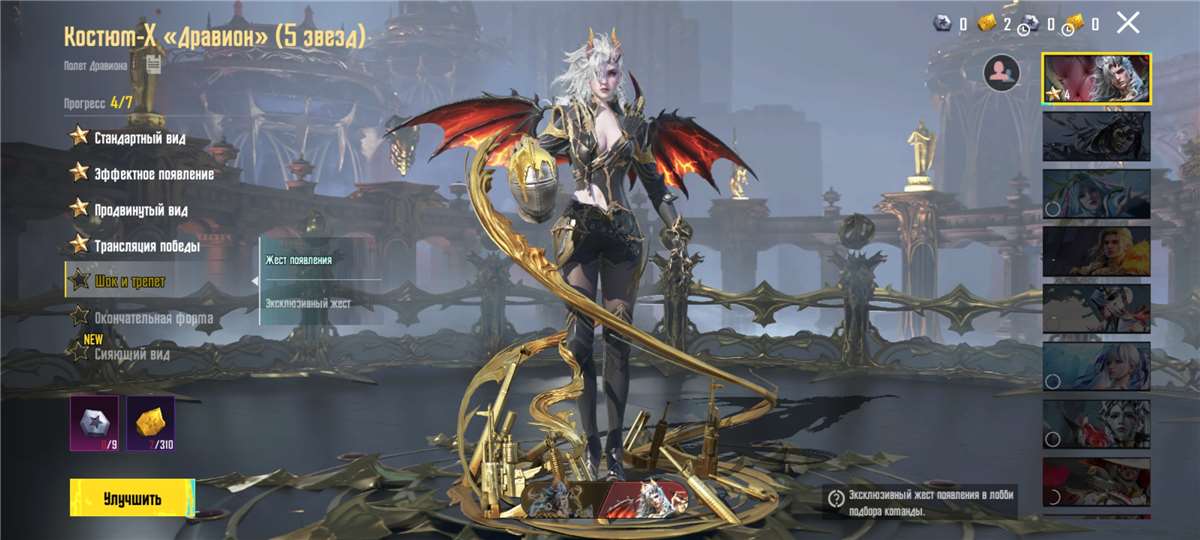View the Окончательная форма stage

[x=152, y=318]
